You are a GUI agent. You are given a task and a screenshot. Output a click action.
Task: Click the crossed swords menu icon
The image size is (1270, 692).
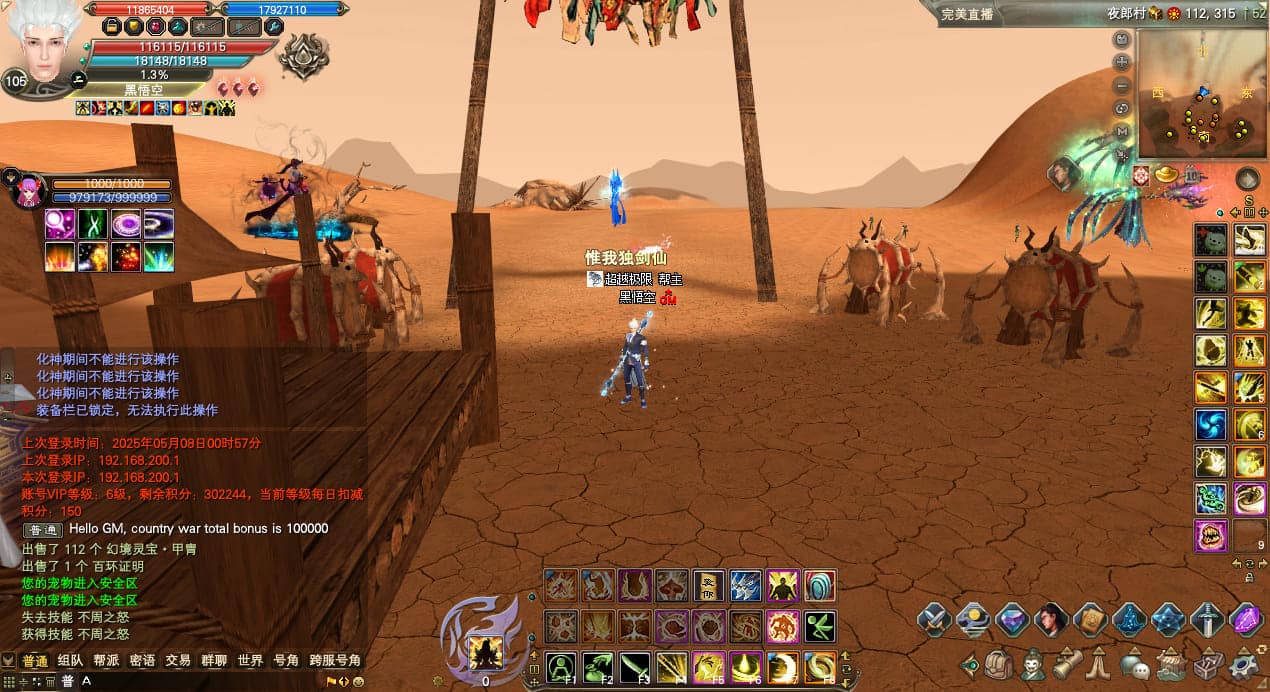point(934,620)
